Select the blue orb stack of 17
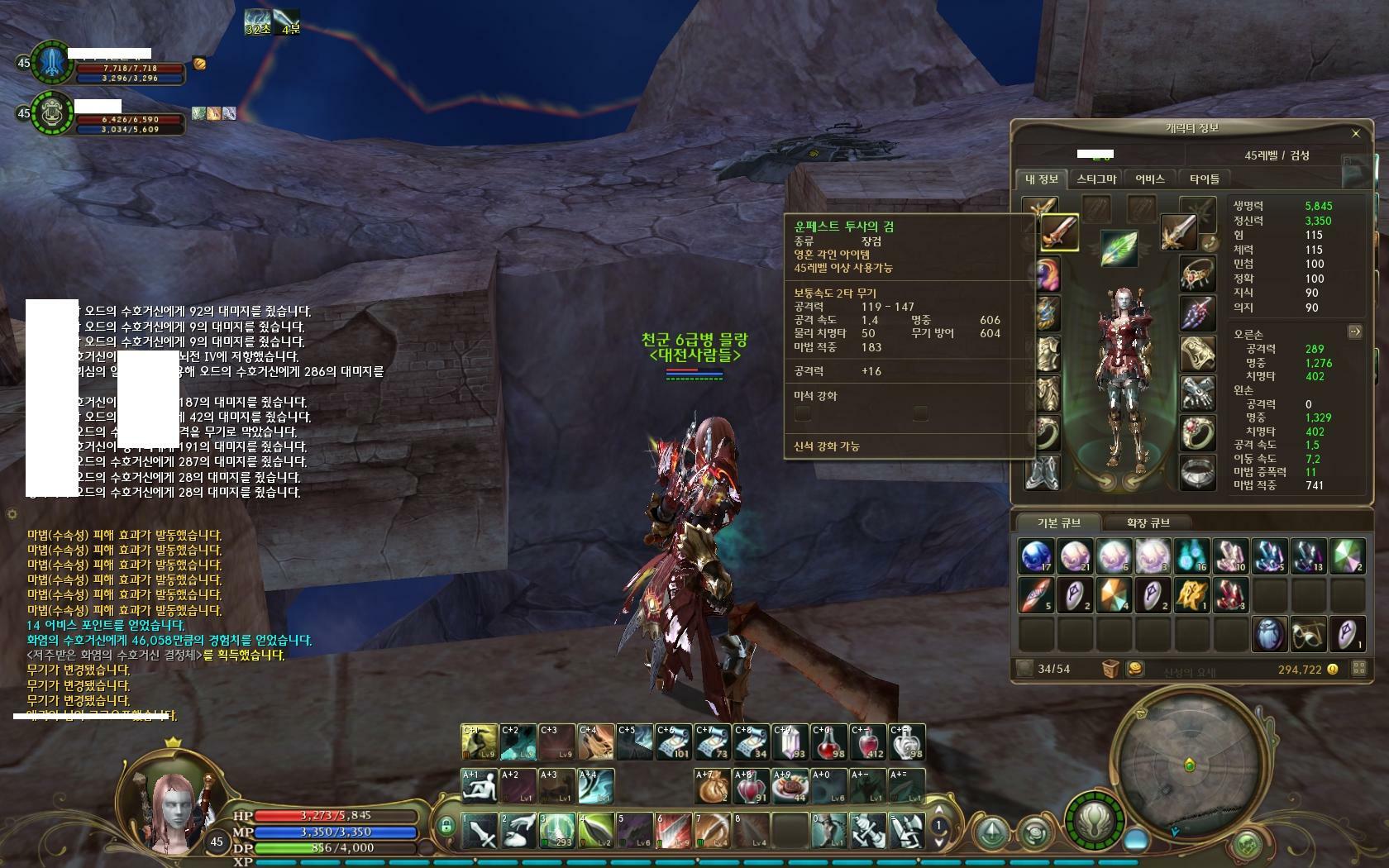This screenshot has height=868, width=1389. pos(1036,556)
